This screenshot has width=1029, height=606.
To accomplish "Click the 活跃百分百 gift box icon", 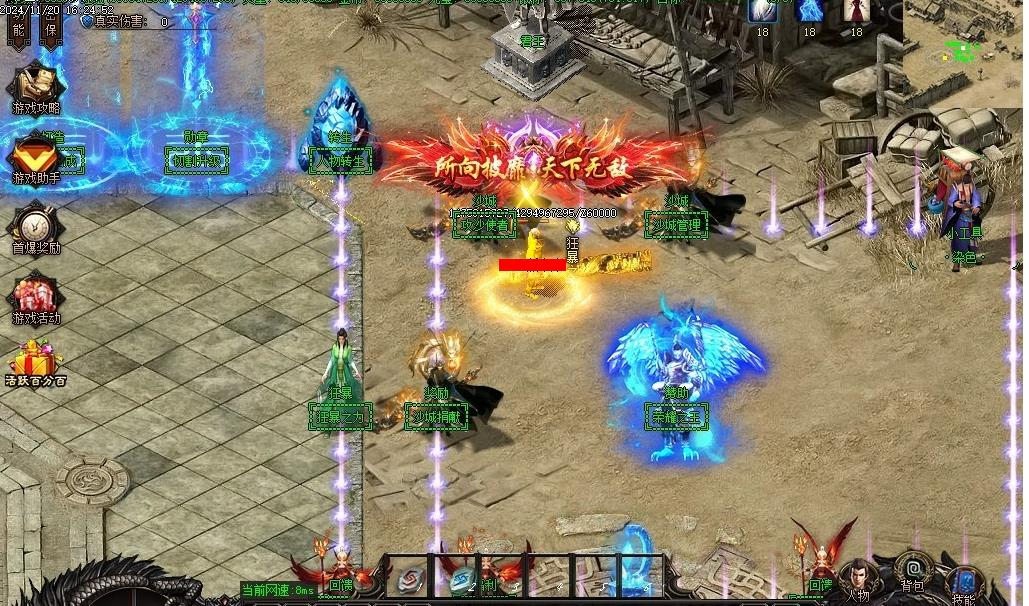I will [36, 361].
